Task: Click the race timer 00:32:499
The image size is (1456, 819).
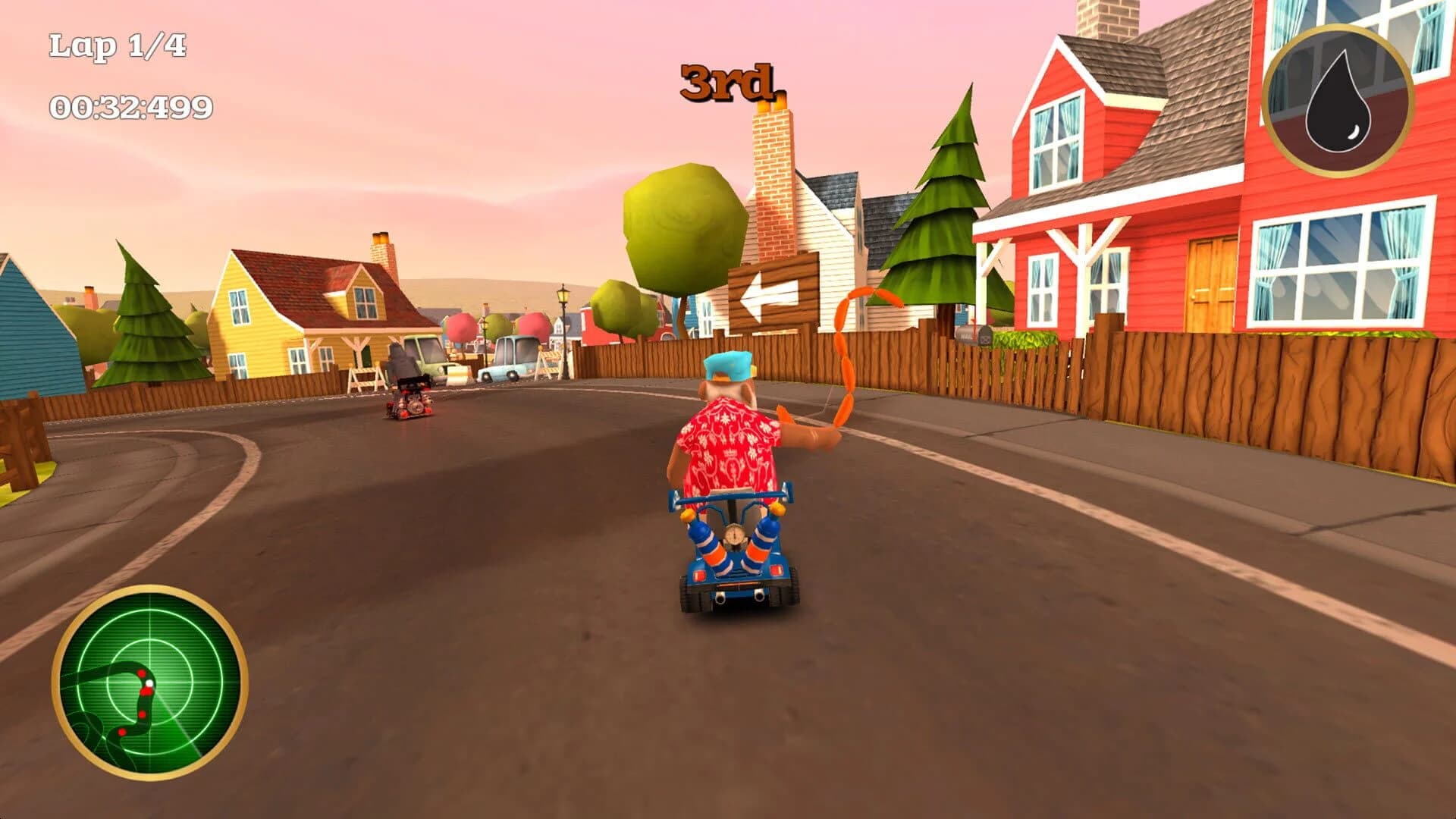Action: (x=130, y=108)
